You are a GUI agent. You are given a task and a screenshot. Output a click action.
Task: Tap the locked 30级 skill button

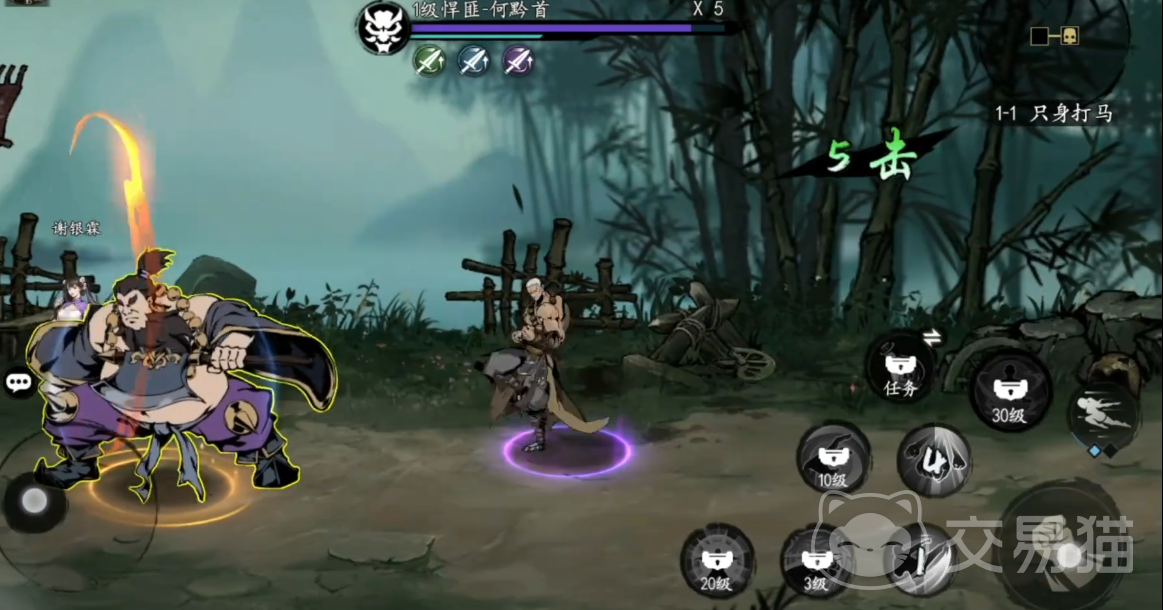[x=1009, y=392]
